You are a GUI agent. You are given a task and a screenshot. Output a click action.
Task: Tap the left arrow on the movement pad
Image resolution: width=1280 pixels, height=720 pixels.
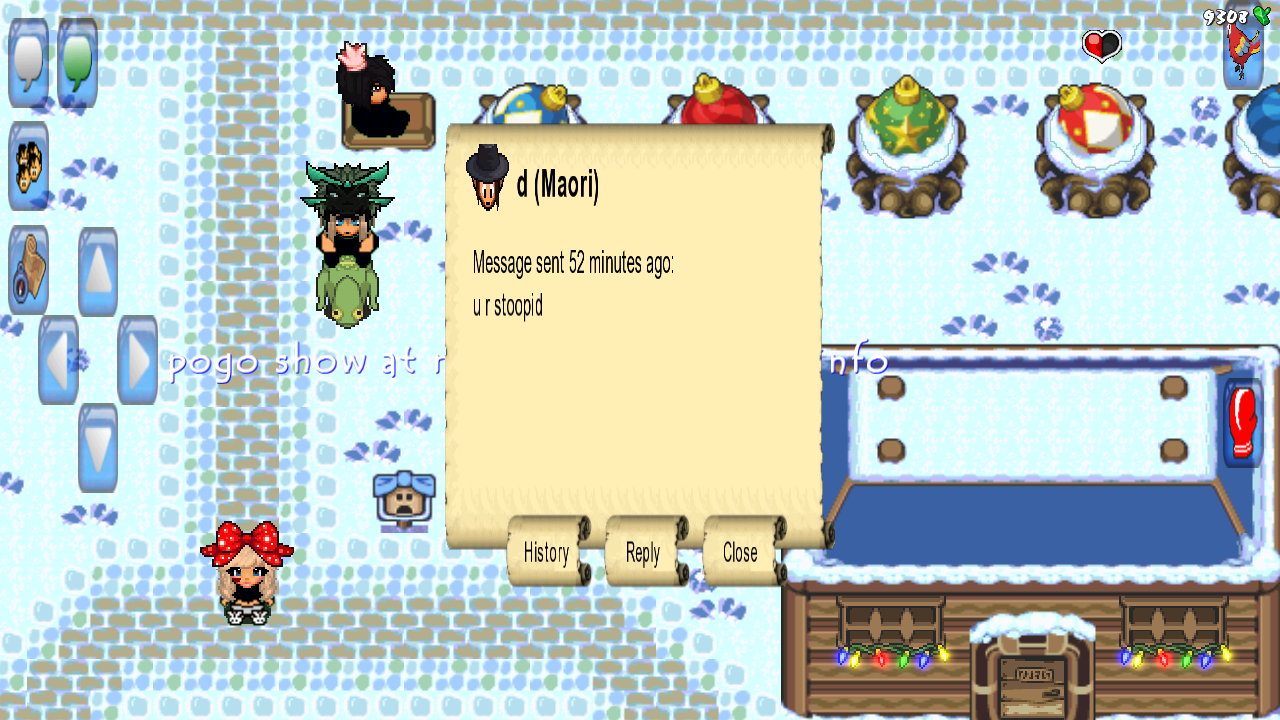click(x=58, y=360)
